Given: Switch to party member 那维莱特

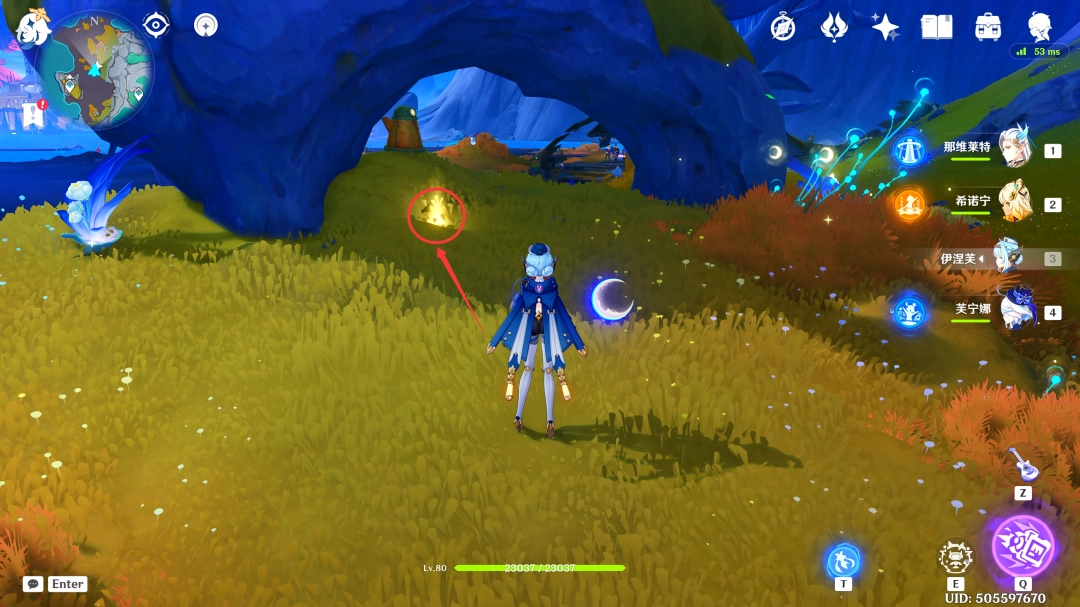Looking at the screenshot, I should [1015, 149].
